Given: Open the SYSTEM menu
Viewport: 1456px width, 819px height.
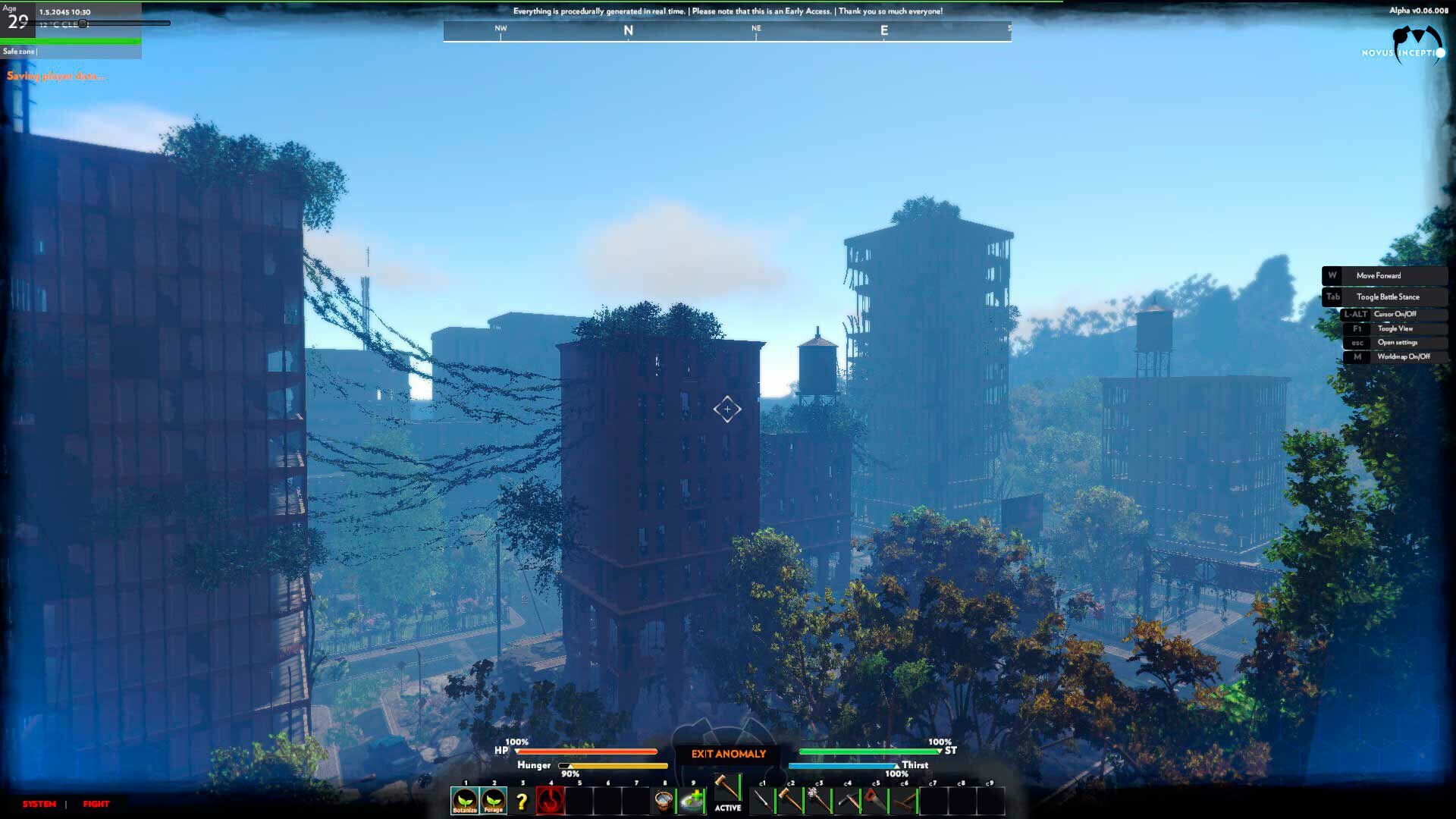Looking at the screenshot, I should point(39,804).
